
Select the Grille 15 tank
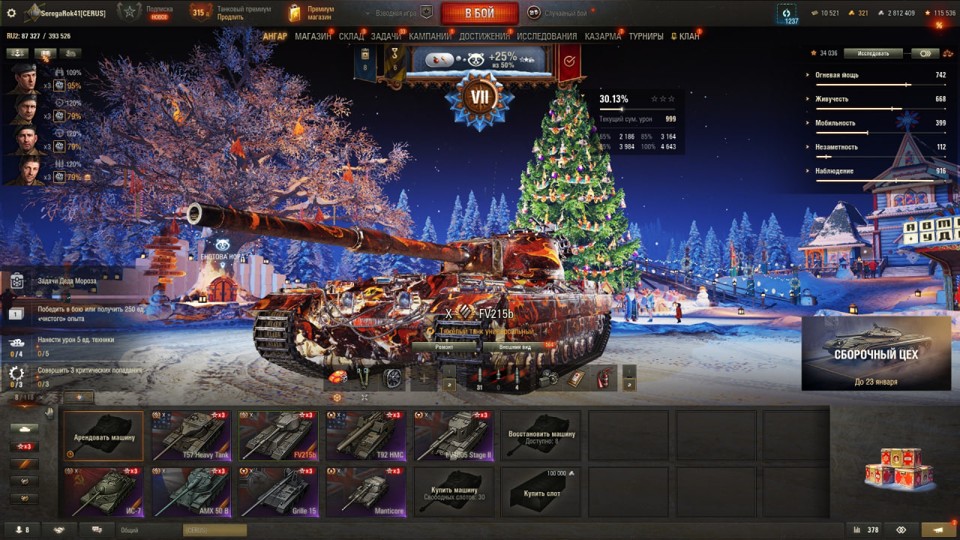point(278,492)
